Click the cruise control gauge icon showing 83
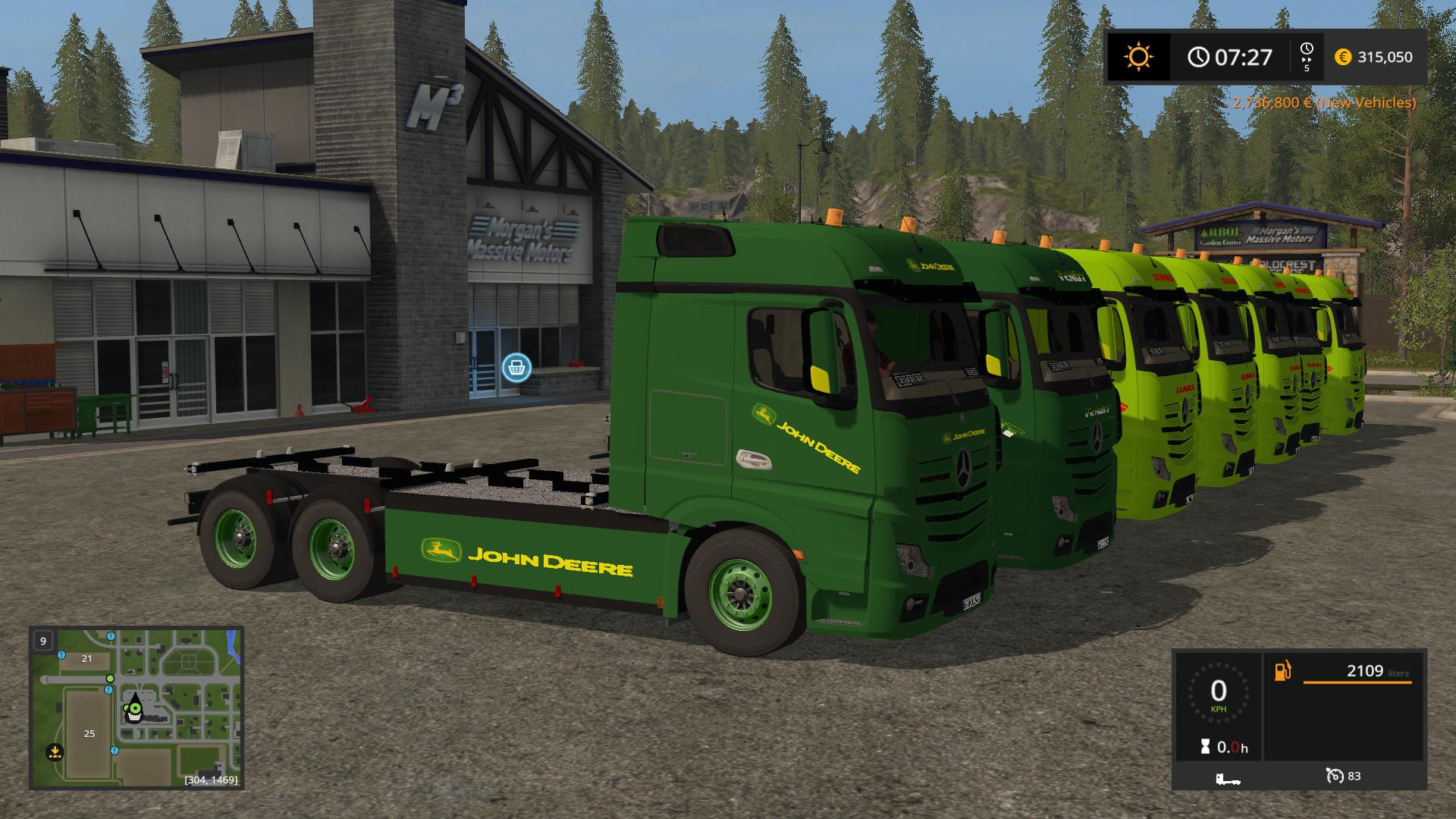 click(x=1335, y=777)
